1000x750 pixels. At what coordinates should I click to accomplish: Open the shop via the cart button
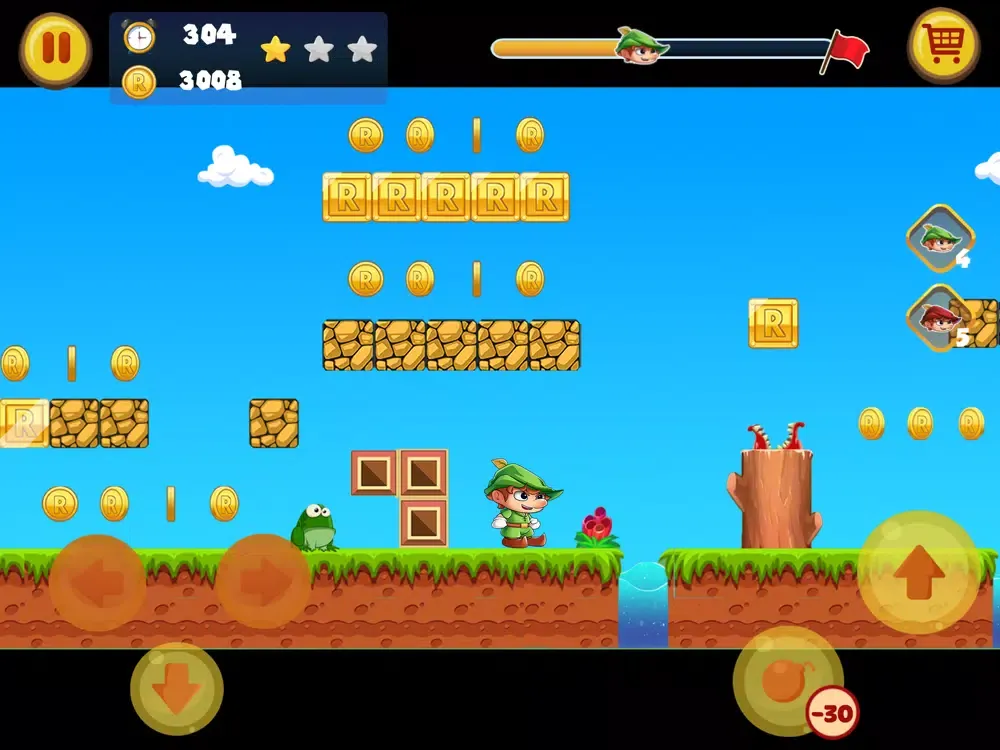click(x=943, y=45)
